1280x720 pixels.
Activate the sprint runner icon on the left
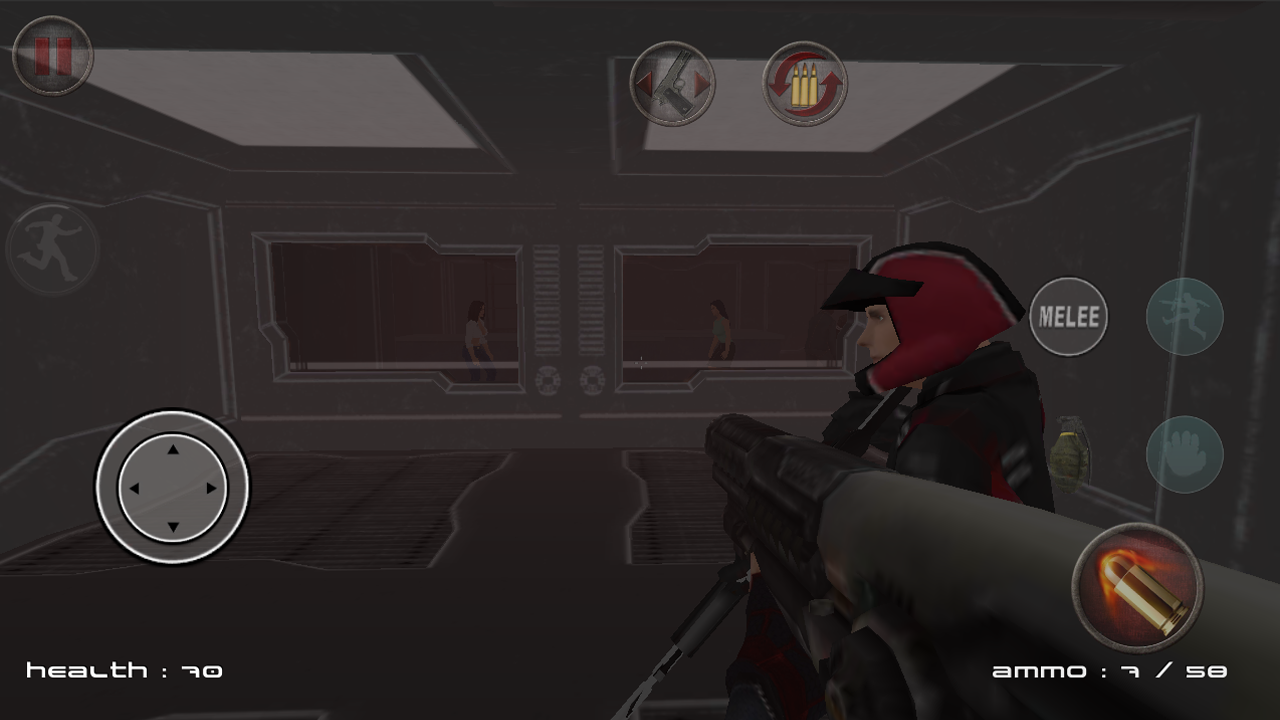tap(55, 248)
